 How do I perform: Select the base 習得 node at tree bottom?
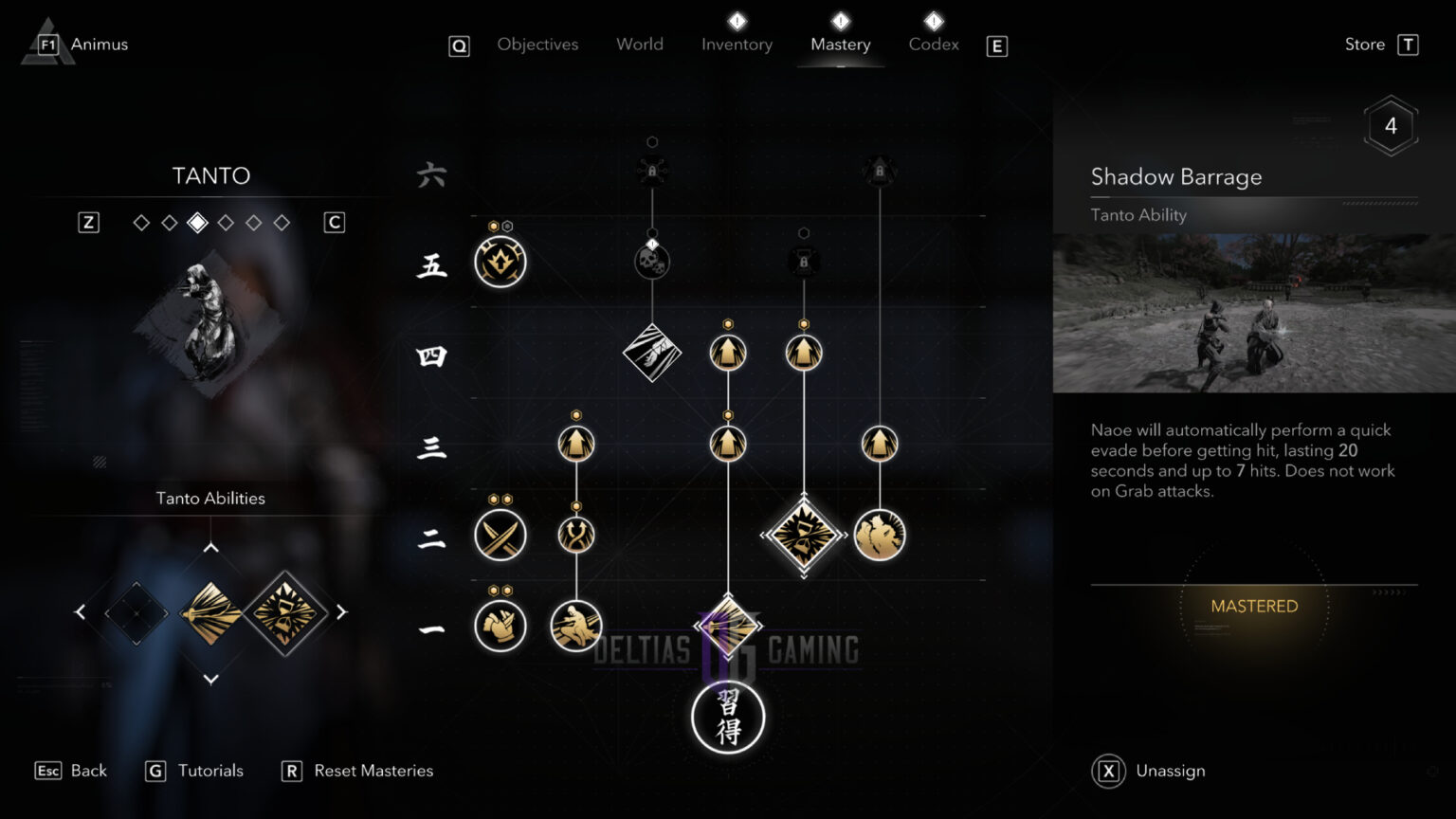click(x=727, y=719)
